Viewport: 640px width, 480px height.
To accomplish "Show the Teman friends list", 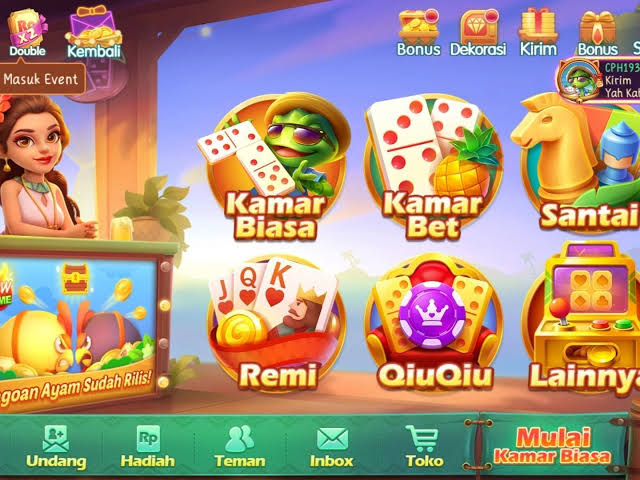I will coord(239,446).
